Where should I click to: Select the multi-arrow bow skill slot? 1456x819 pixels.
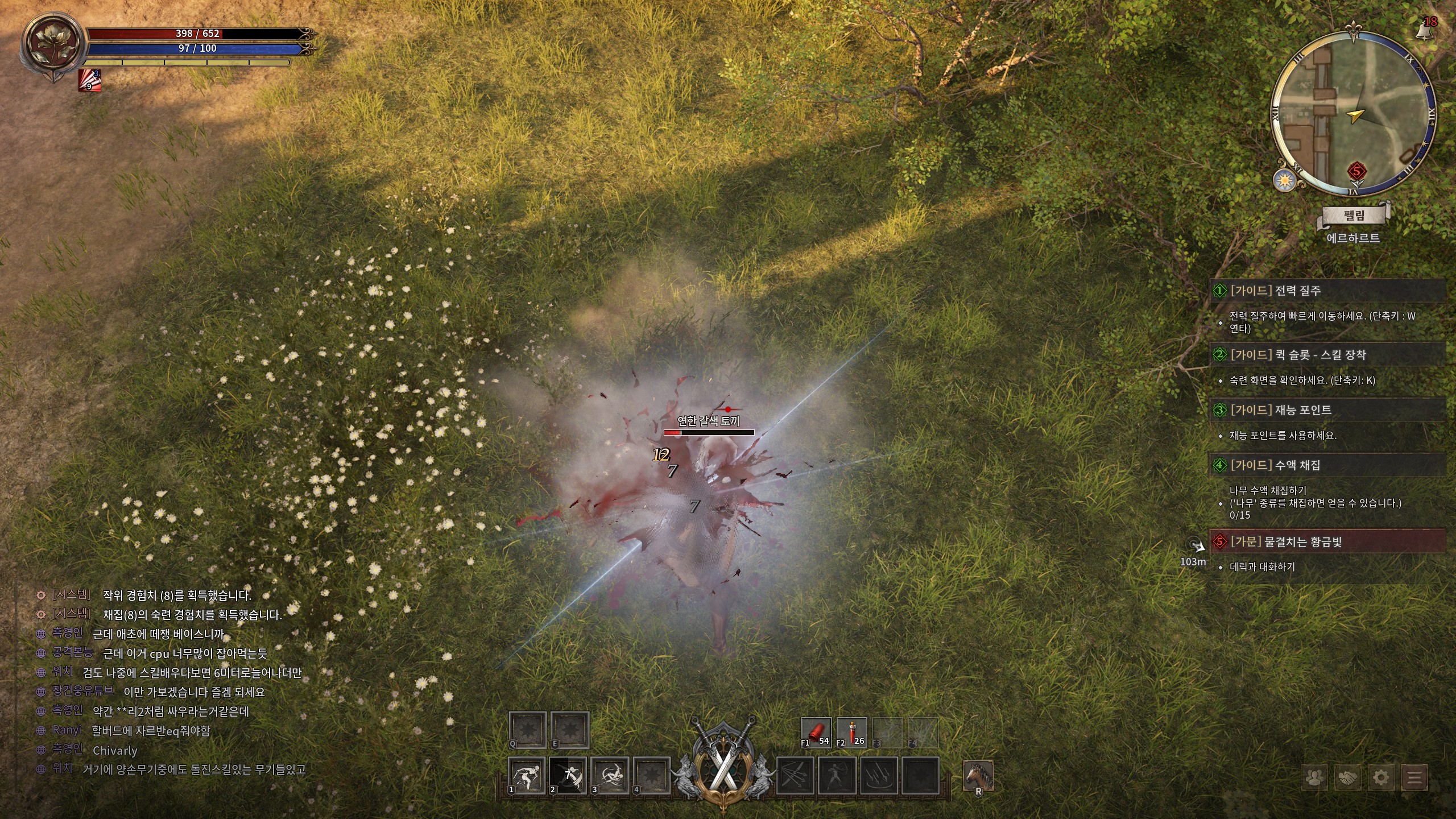pyautogui.click(x=795, y=776)
